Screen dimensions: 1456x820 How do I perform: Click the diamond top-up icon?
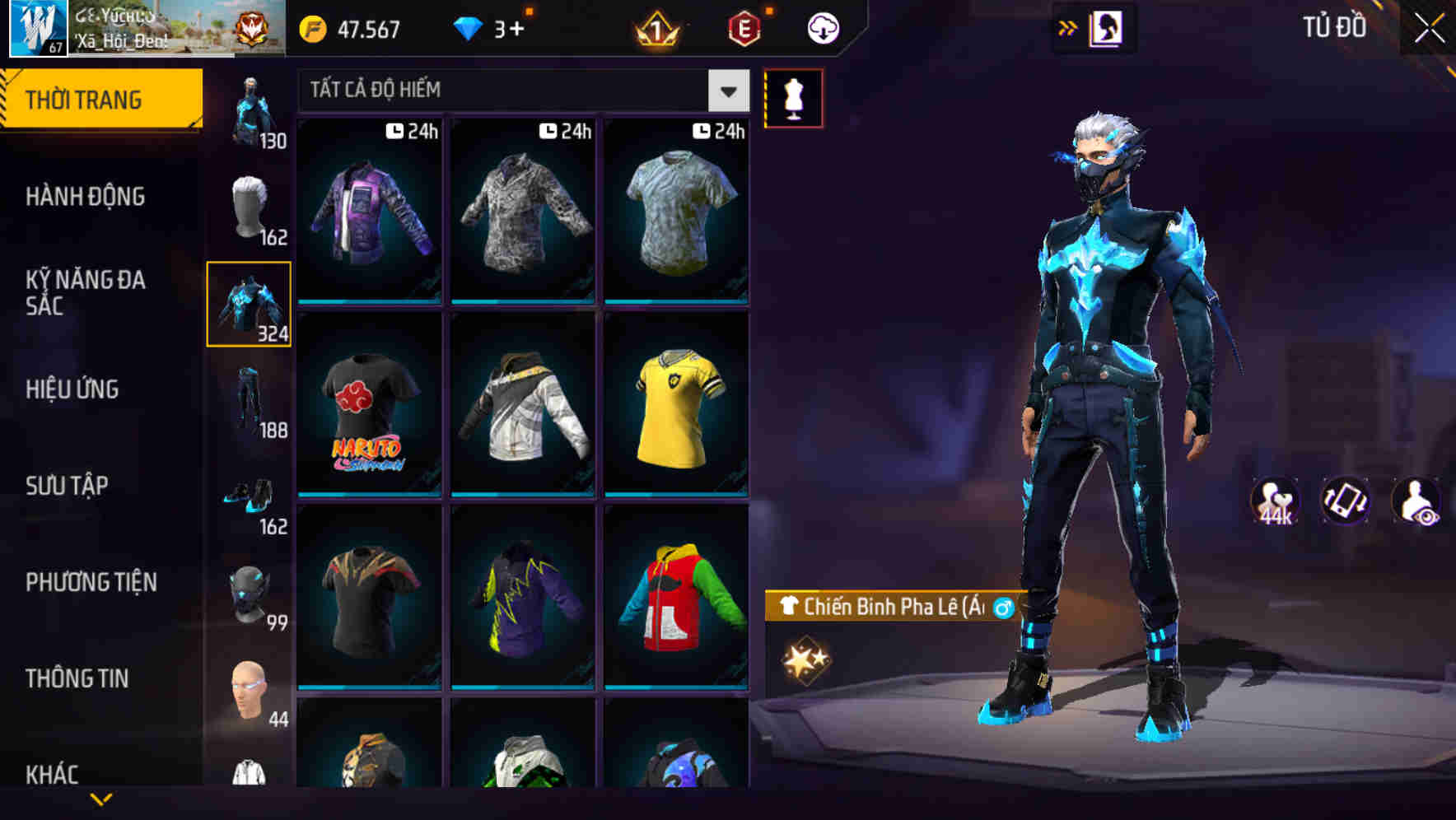(468, 30)
